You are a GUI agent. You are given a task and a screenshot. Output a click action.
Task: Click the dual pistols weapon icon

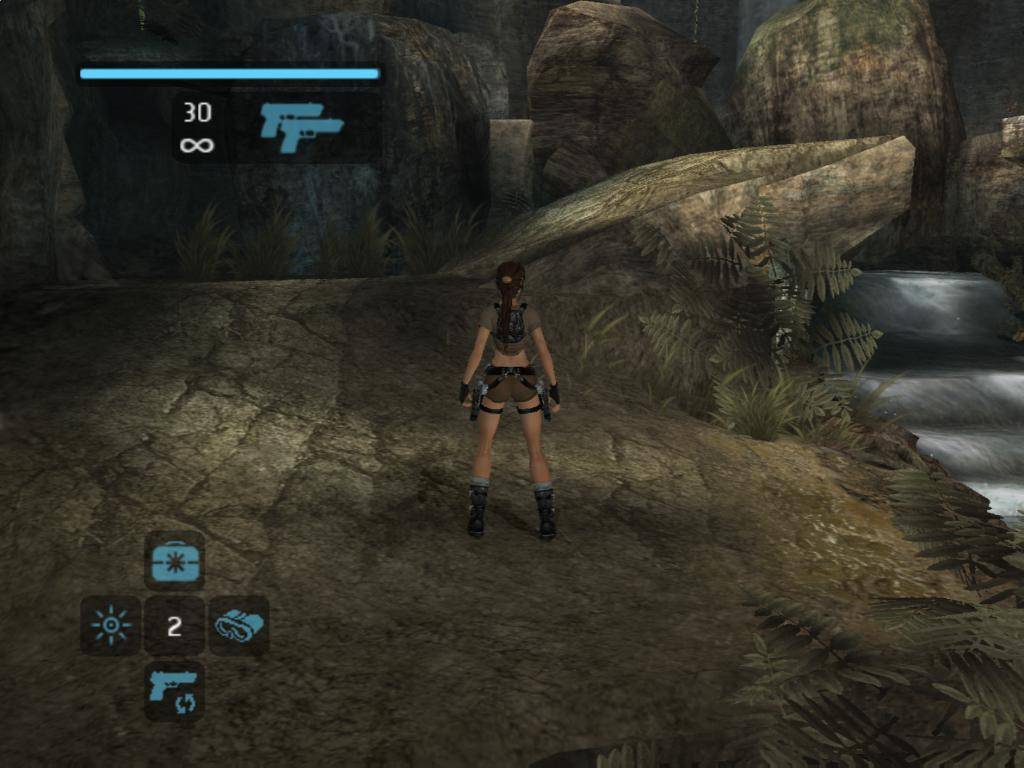coord(301,127)
